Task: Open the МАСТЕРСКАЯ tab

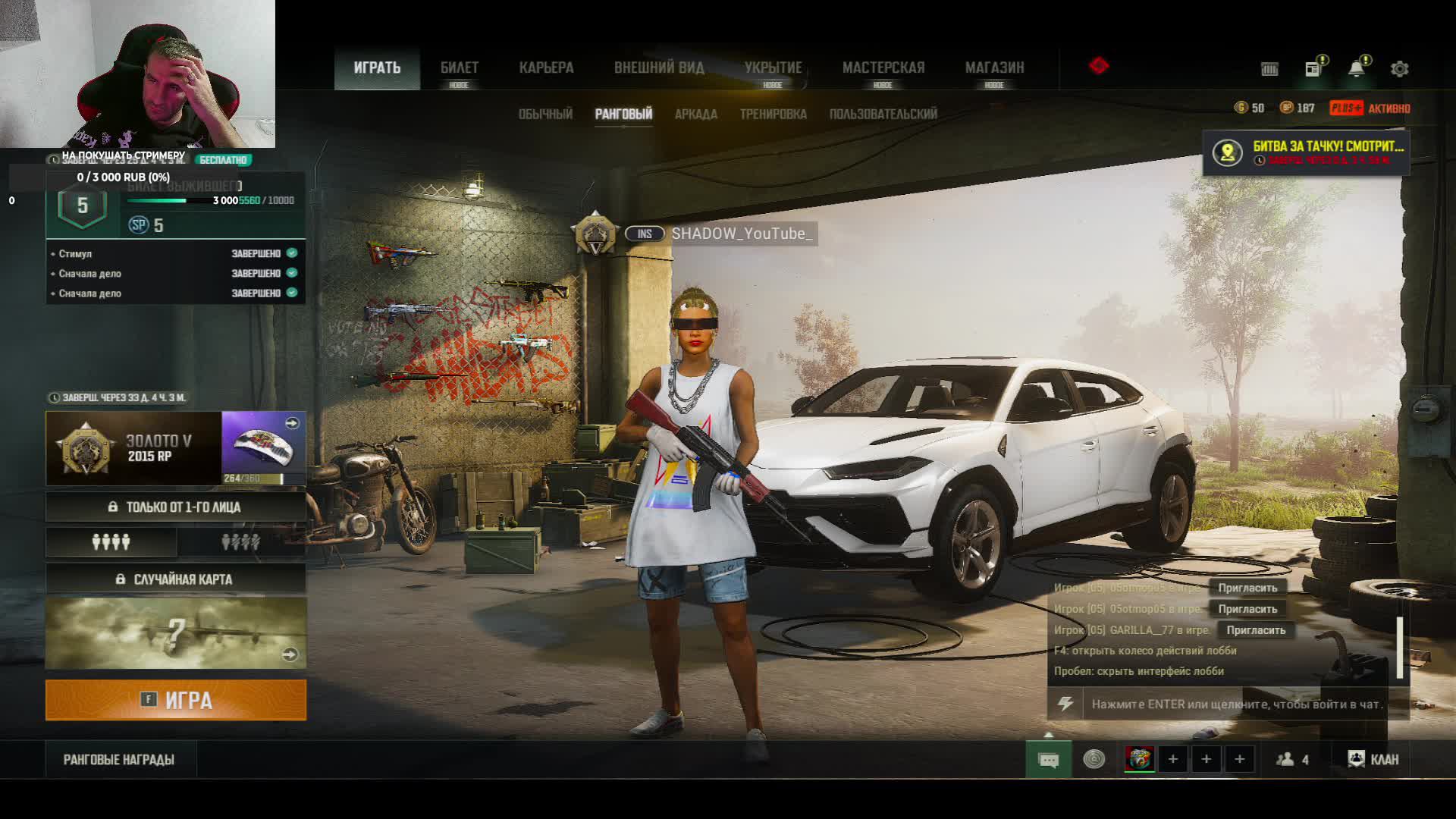Action: (883, 68)
